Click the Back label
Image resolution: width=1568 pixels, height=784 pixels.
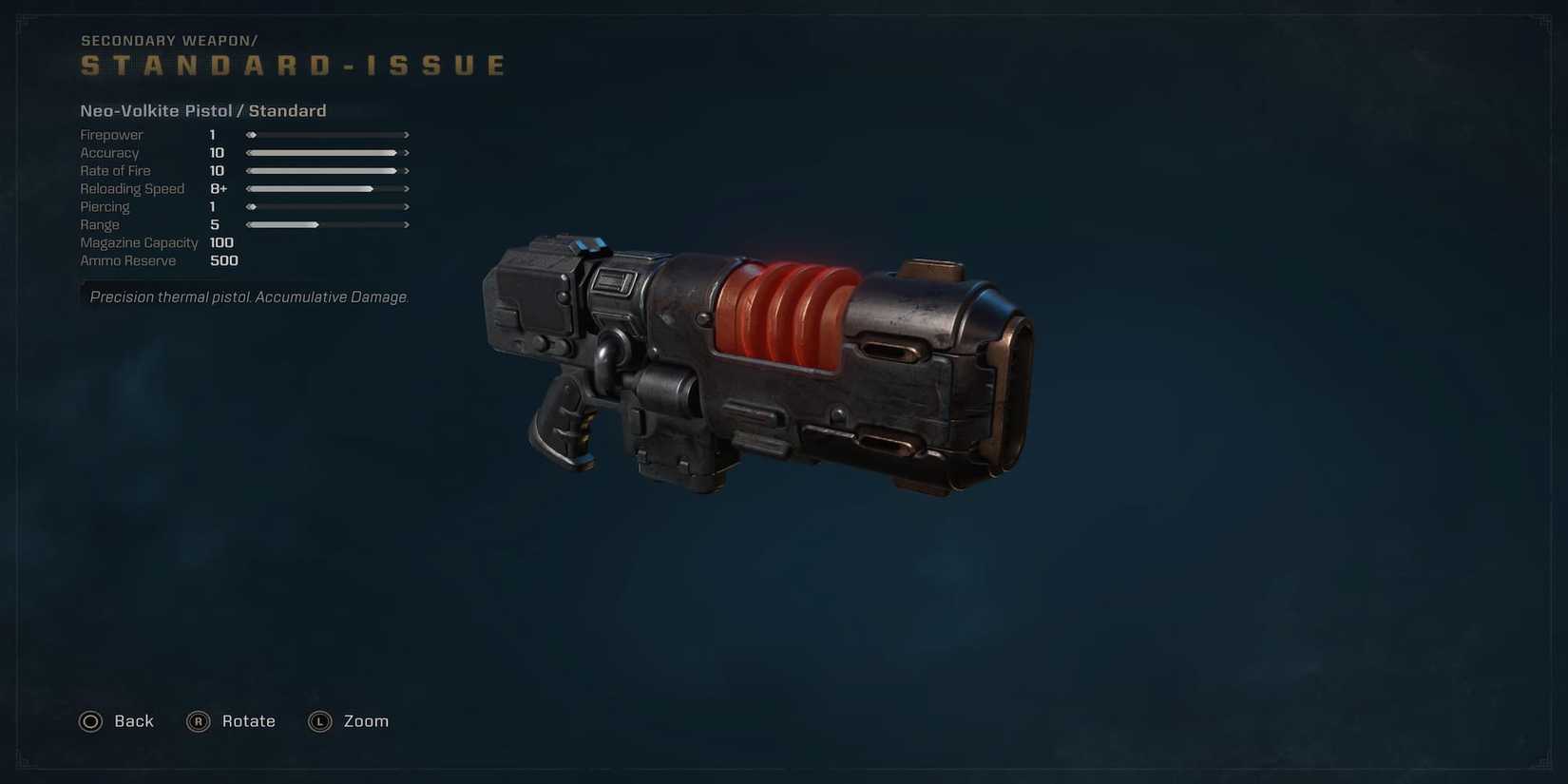pyautogui.click(x=133, y=721)
